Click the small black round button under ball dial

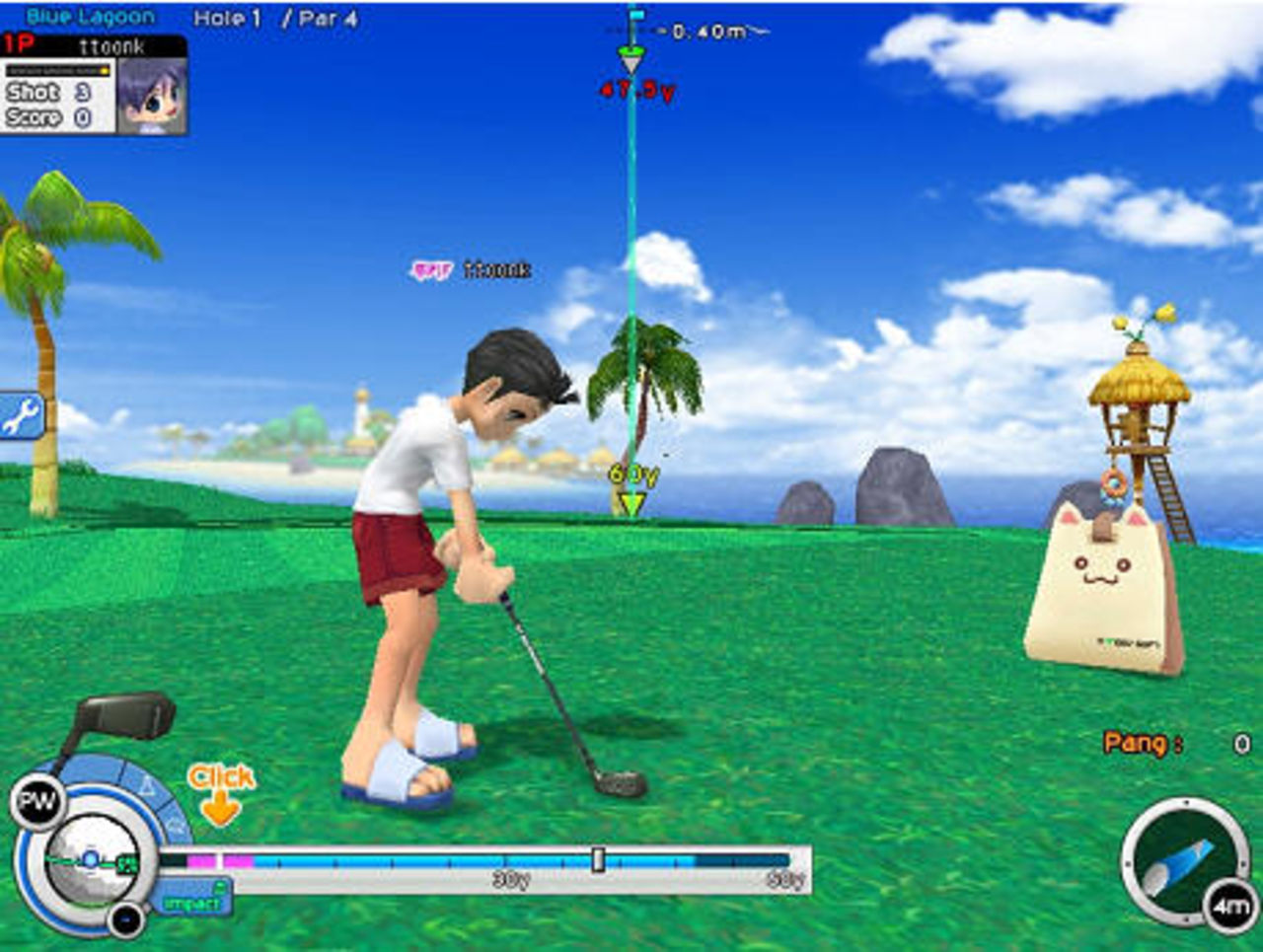[x=125, y=919]
